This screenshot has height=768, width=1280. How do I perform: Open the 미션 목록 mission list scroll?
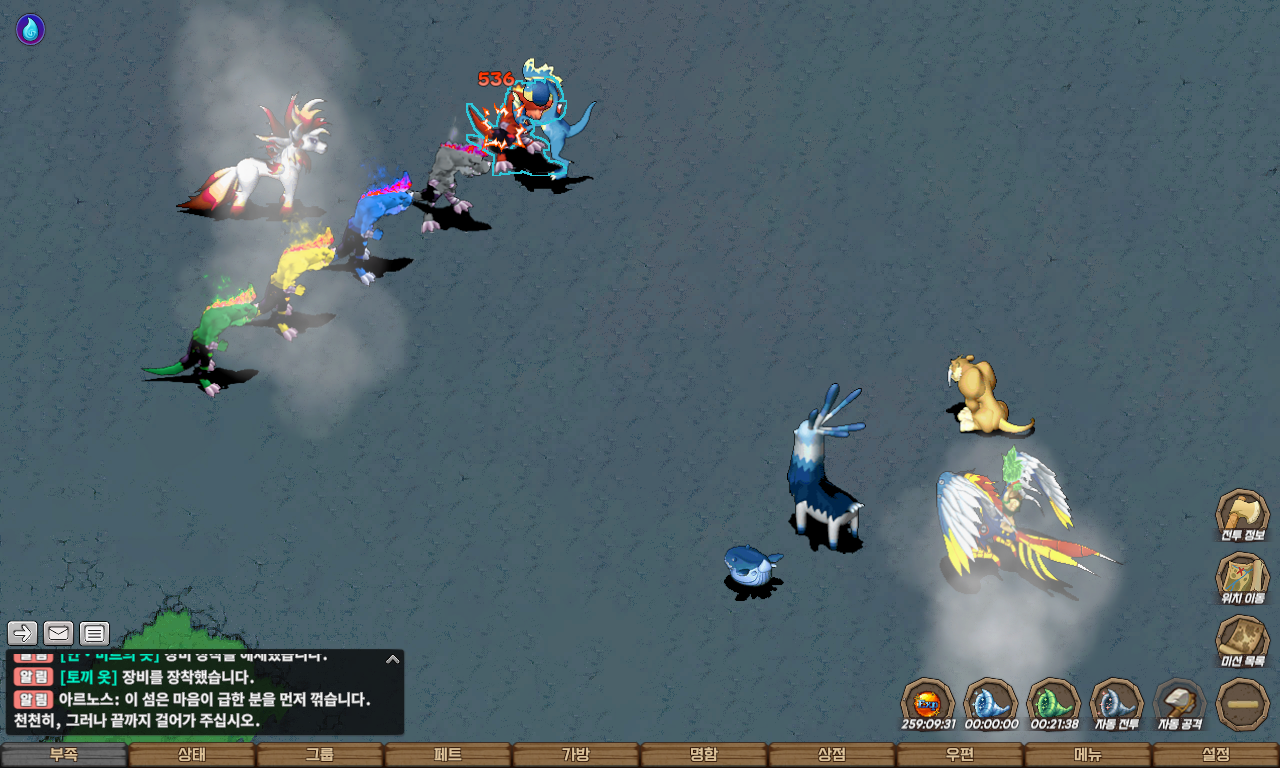(x=1242, y=642)
